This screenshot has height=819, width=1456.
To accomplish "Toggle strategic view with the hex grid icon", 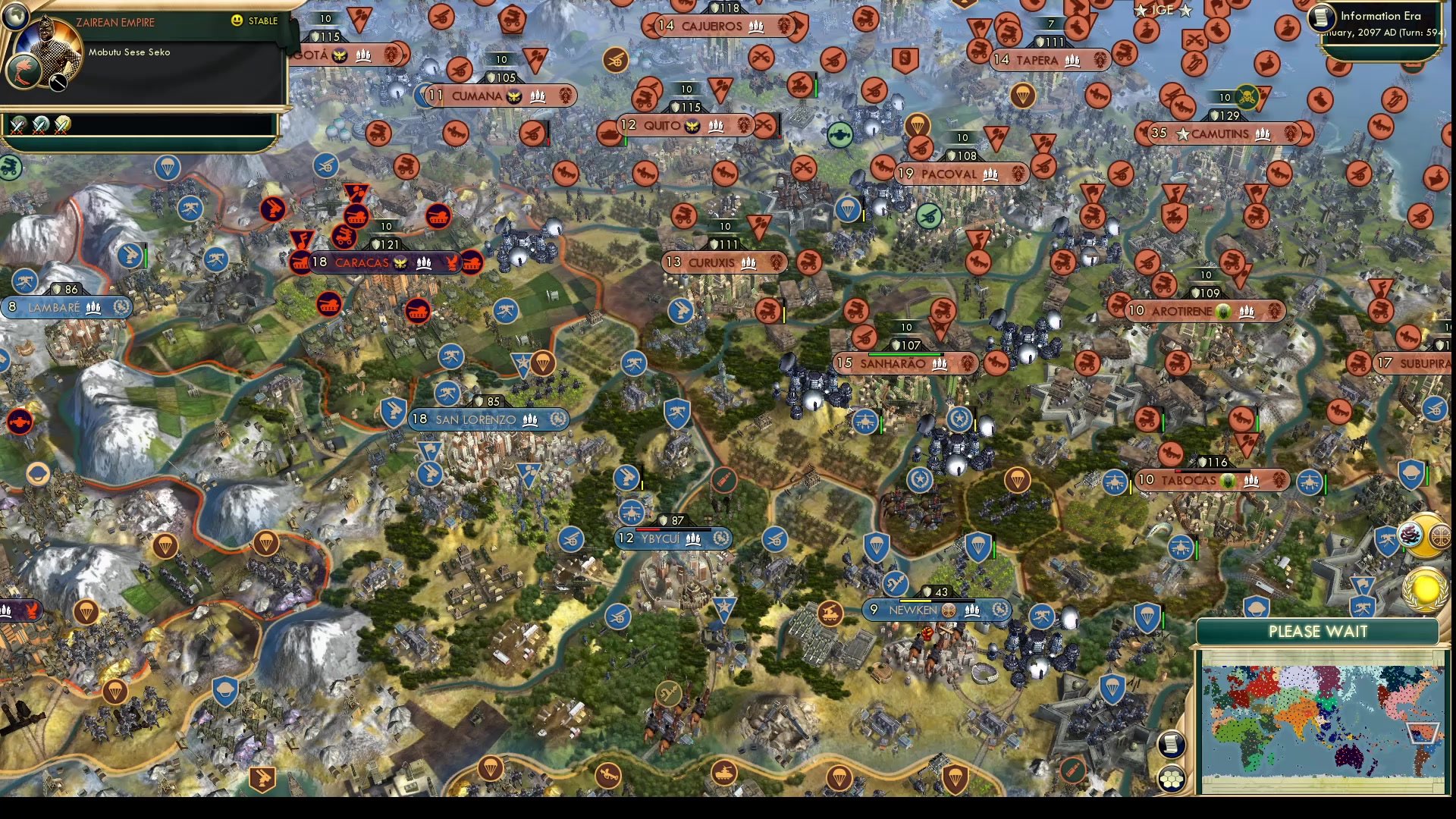I will coord(1170,778).
